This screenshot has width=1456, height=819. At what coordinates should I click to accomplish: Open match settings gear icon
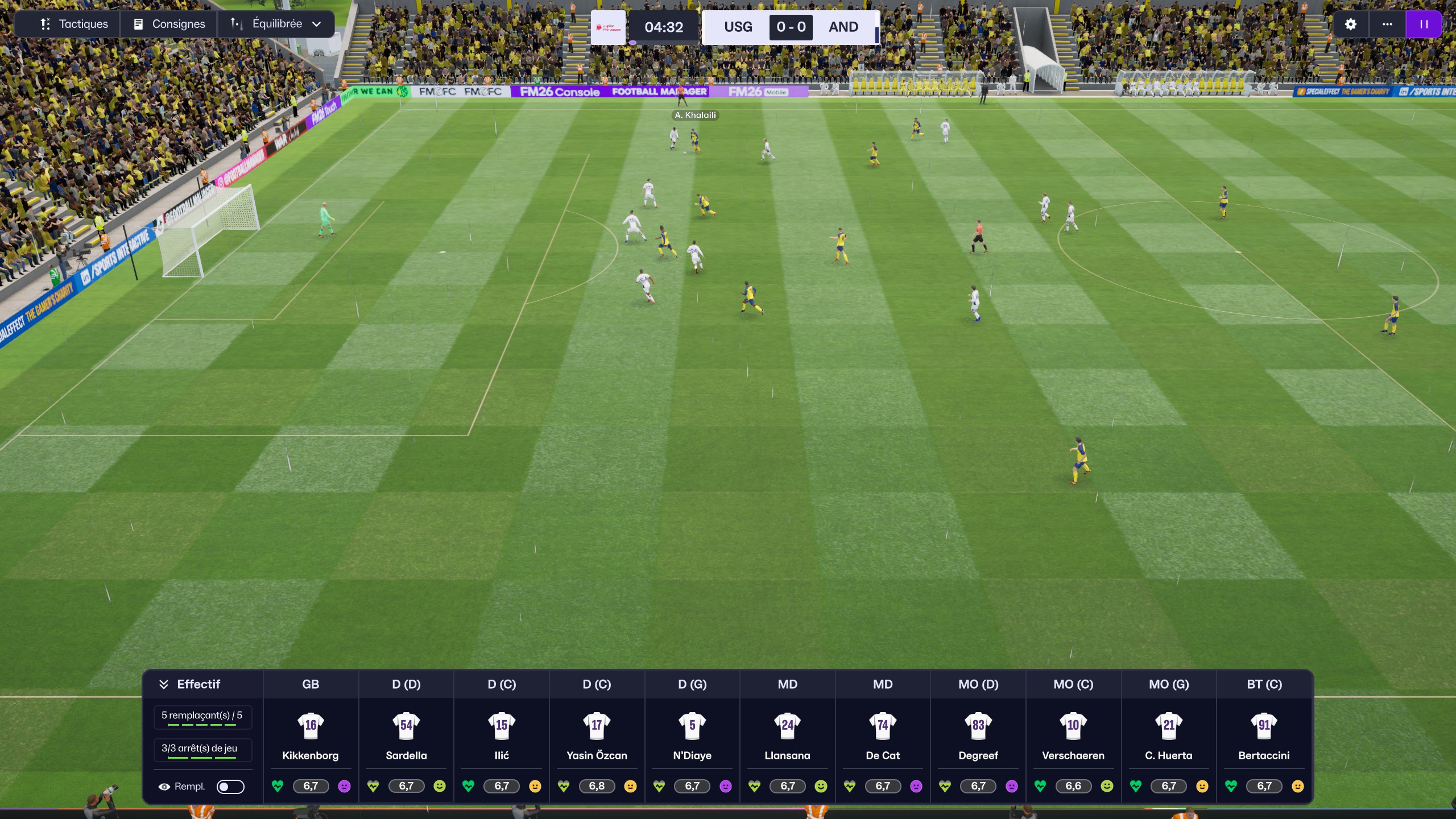(x=1351, y=24)
